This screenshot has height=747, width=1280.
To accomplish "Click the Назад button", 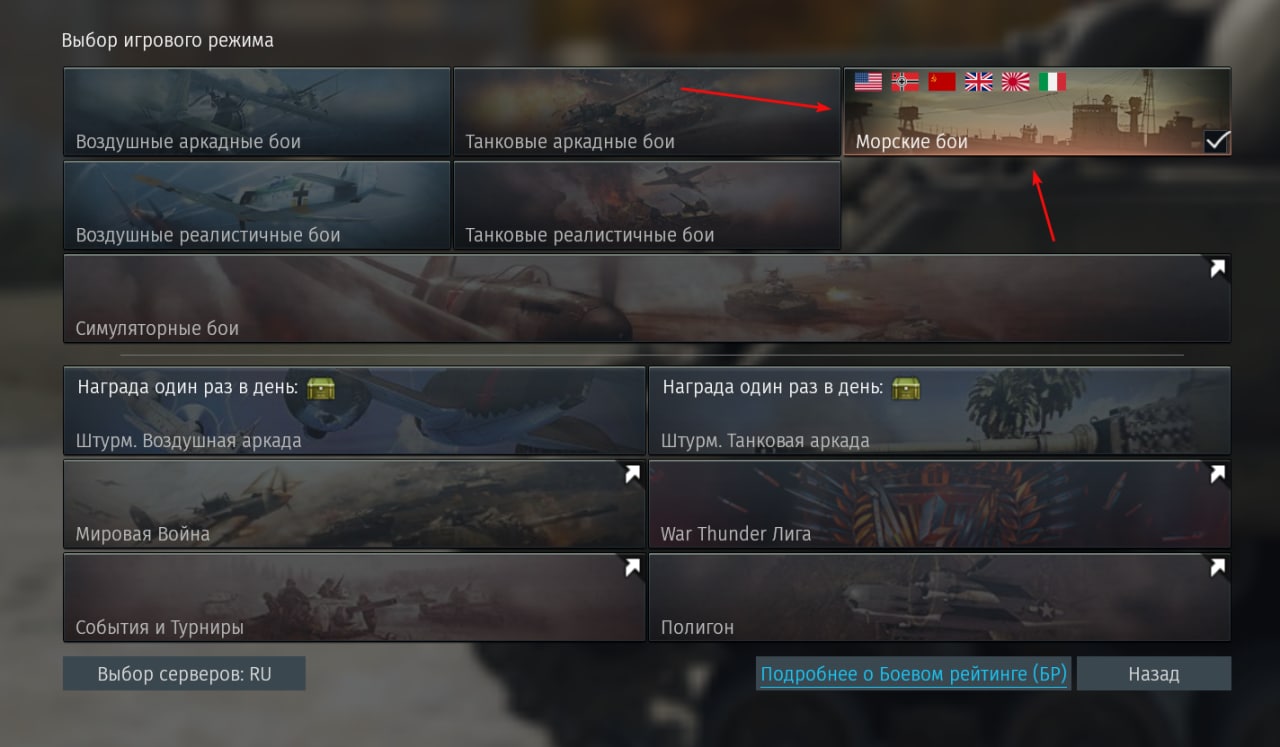I will coord(1153,674).
